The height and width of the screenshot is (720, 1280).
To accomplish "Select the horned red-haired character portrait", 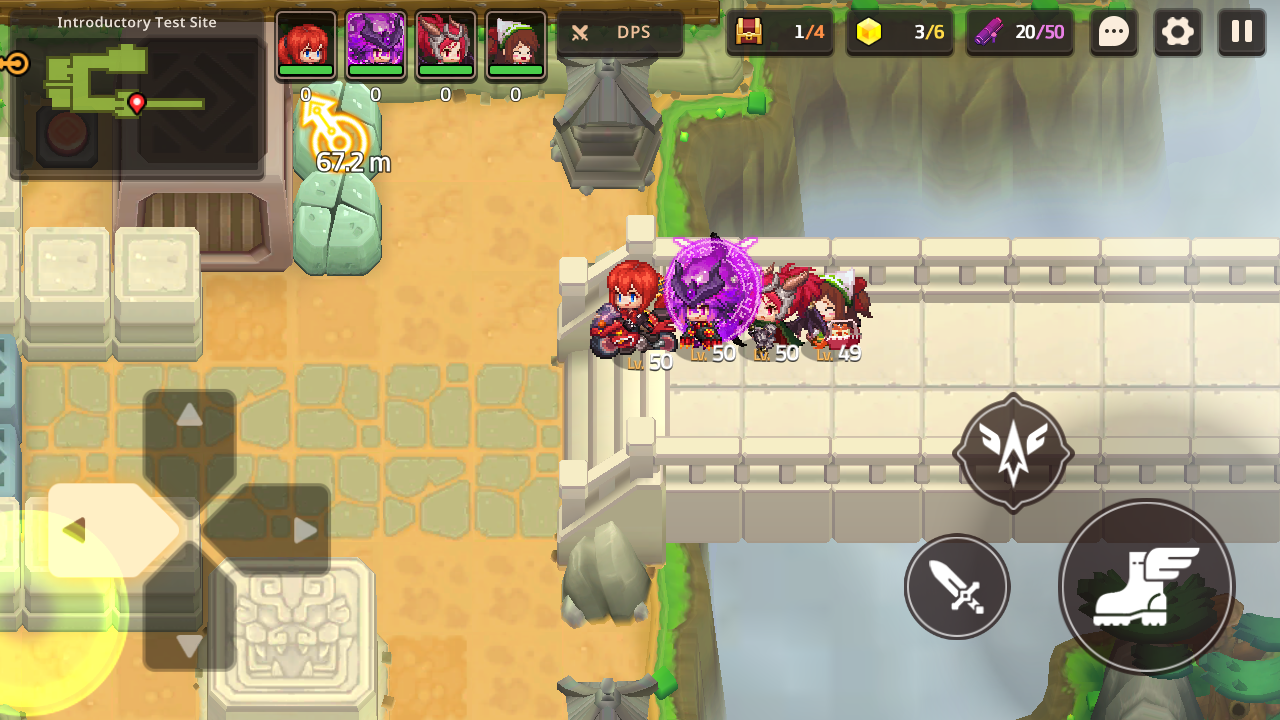I will (x=446, y=45).
